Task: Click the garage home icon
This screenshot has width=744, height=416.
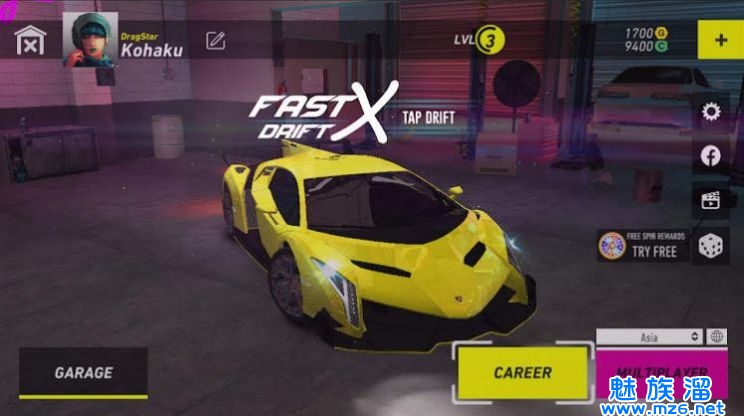Action: [31, 41]
